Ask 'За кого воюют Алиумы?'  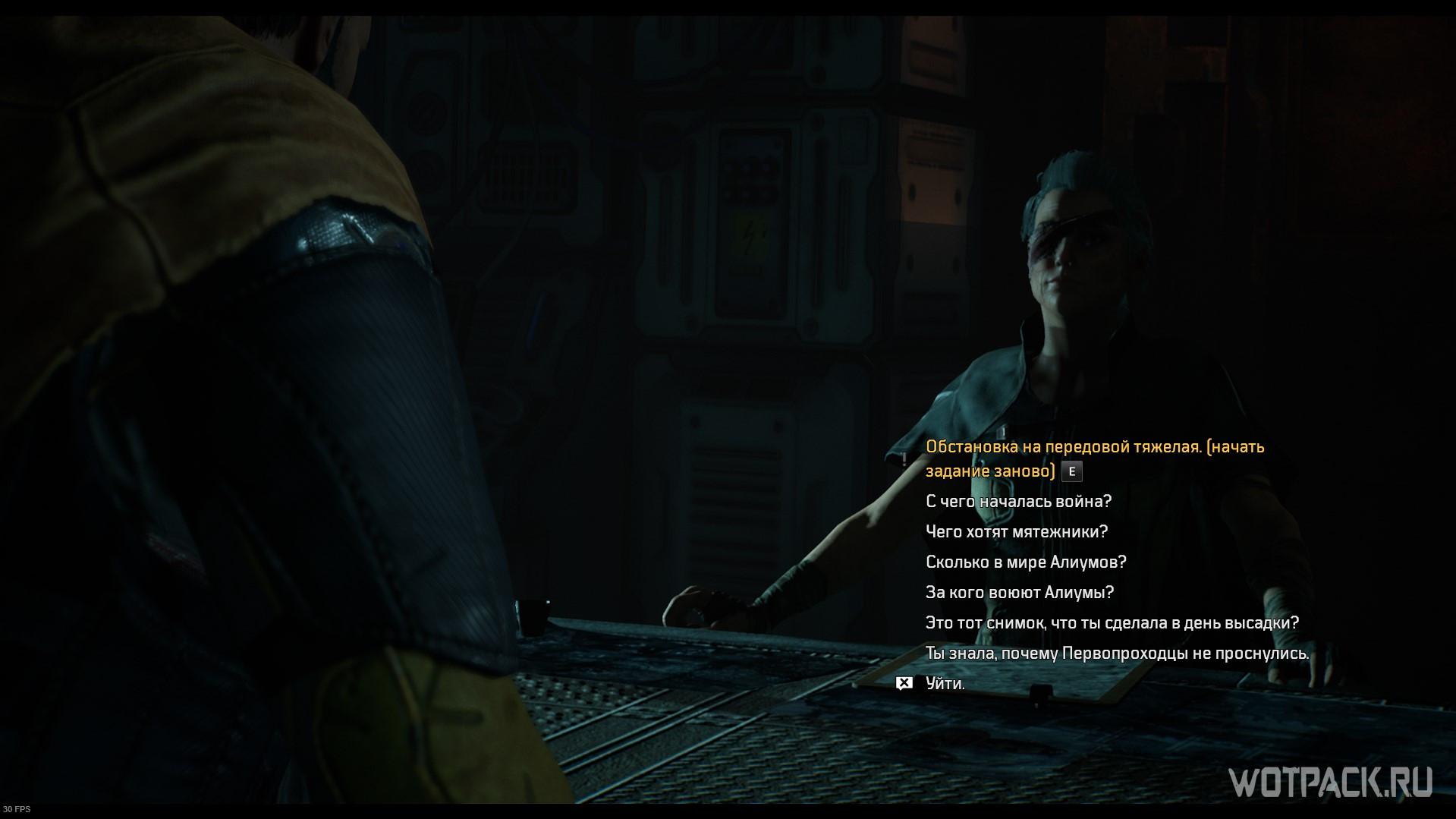click(x=1020, y=593)
